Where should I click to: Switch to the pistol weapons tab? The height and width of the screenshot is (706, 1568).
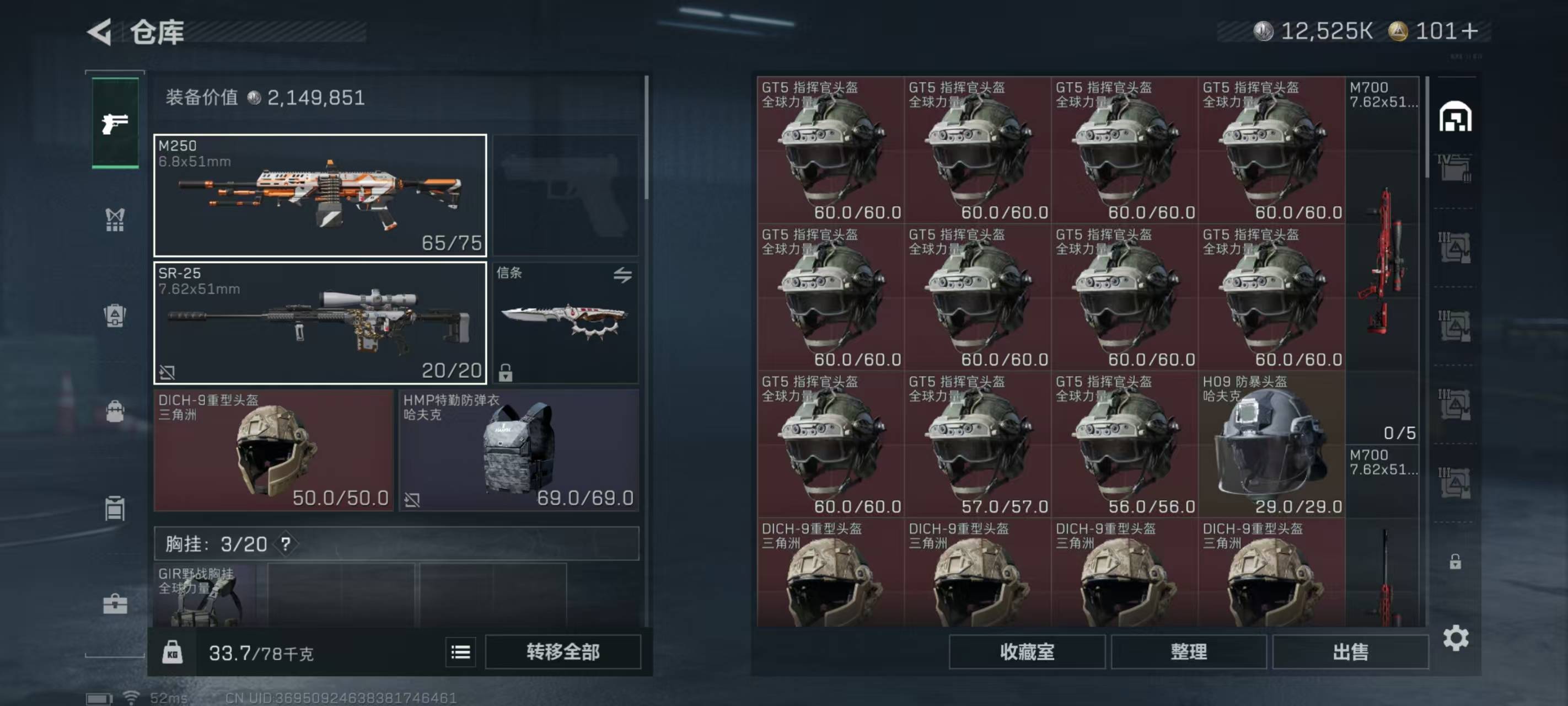[x=115, y=124]
